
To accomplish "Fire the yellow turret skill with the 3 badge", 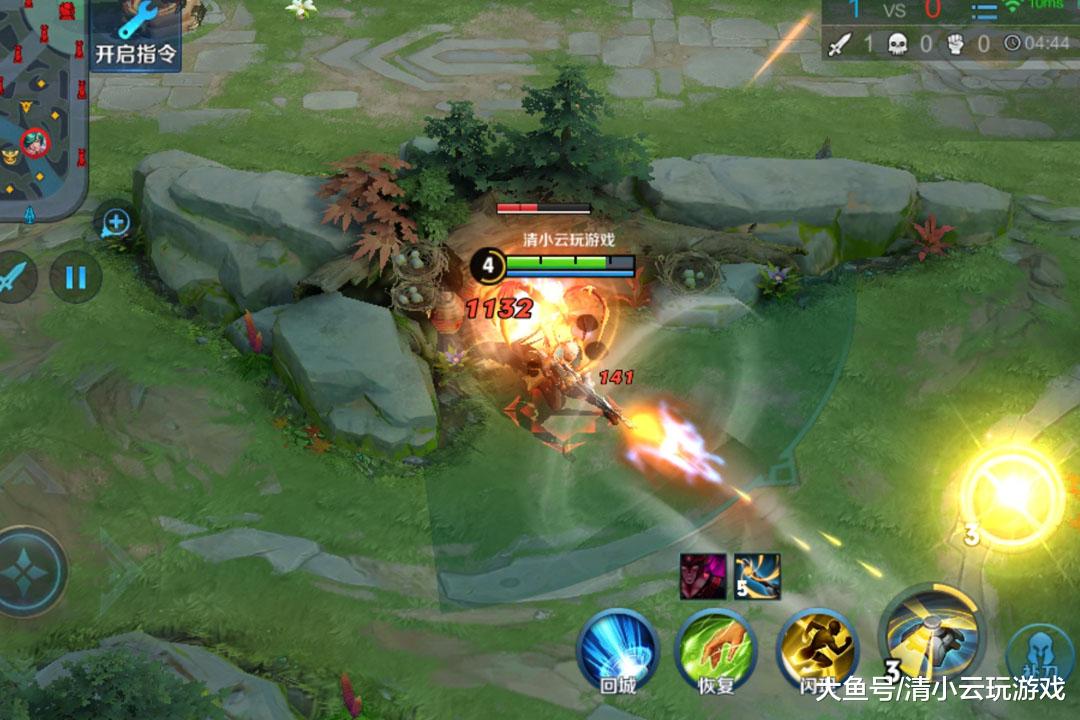I will (930, 633).
